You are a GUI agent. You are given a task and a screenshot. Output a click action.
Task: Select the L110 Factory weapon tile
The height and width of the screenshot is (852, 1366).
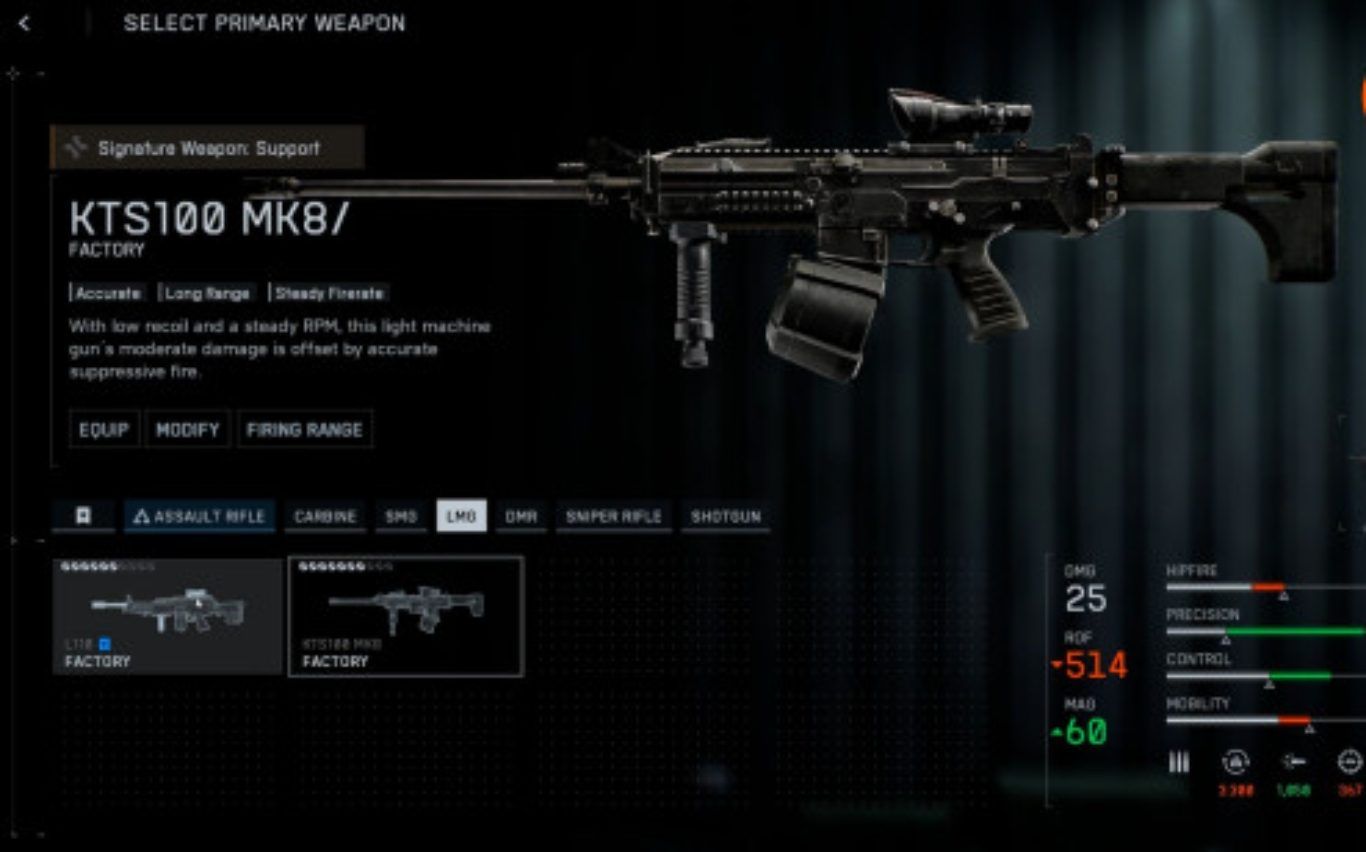(167, 616)
